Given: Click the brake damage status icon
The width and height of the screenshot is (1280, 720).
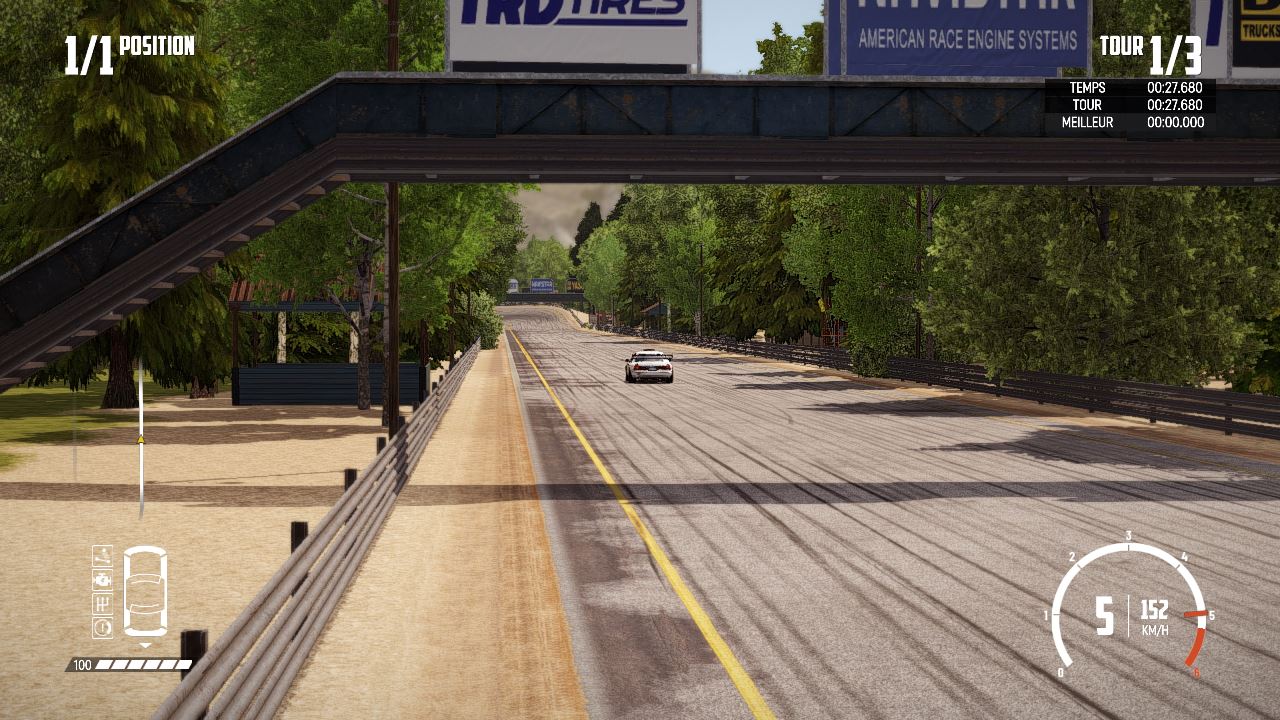Looking at the screenshot, I should (102, 625).
